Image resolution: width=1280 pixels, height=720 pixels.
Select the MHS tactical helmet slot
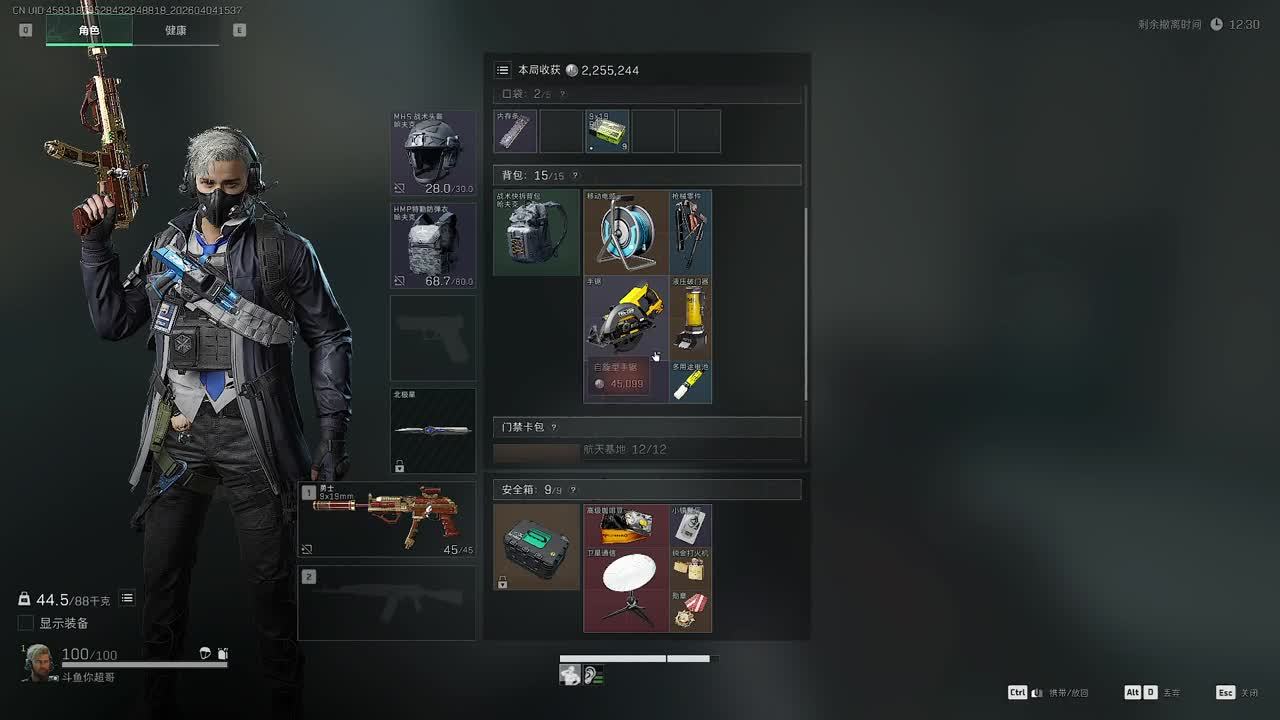[x=433, y=152]
